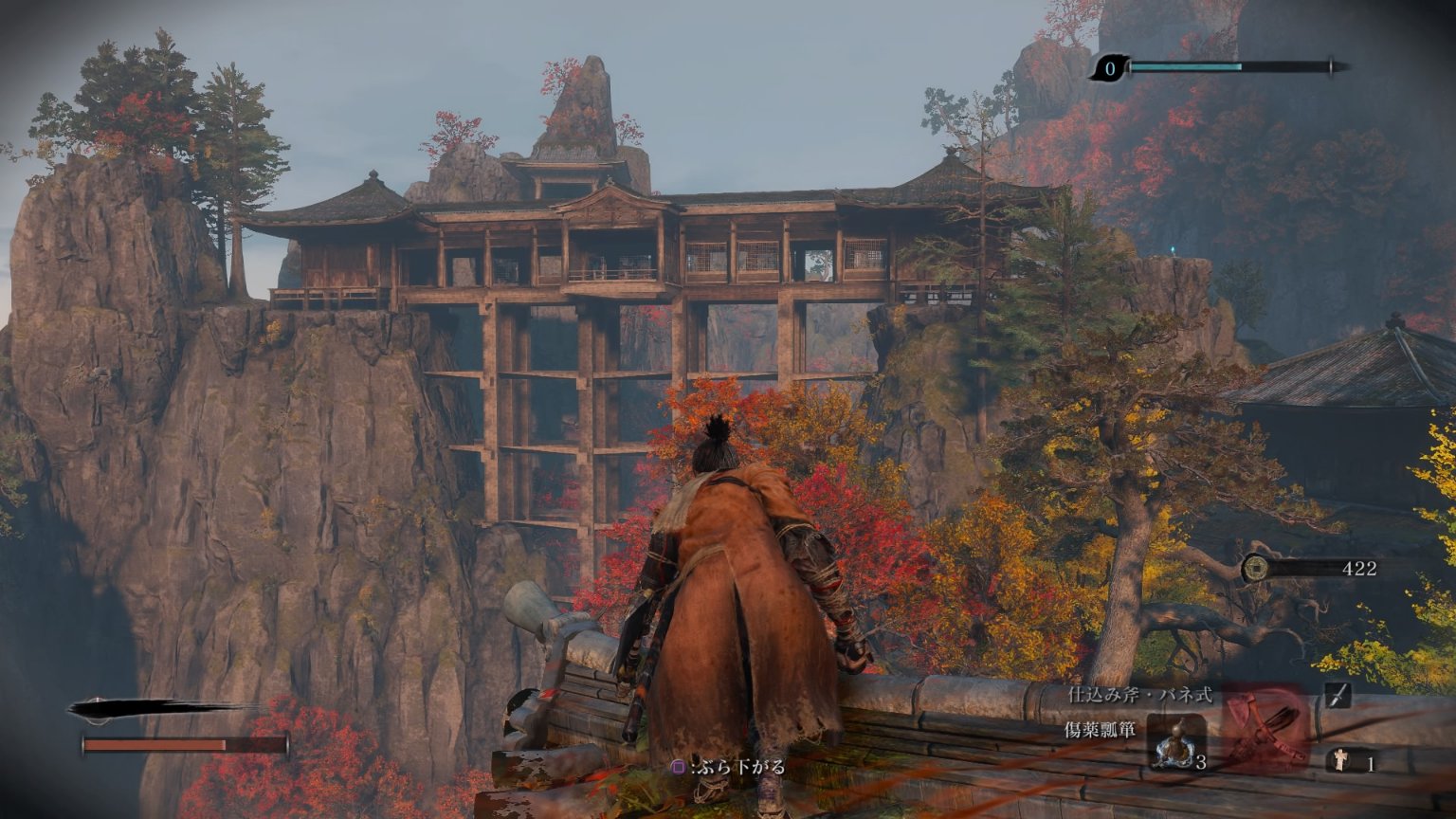Click the white spirit emblem icon

(x=1340, y=760)
